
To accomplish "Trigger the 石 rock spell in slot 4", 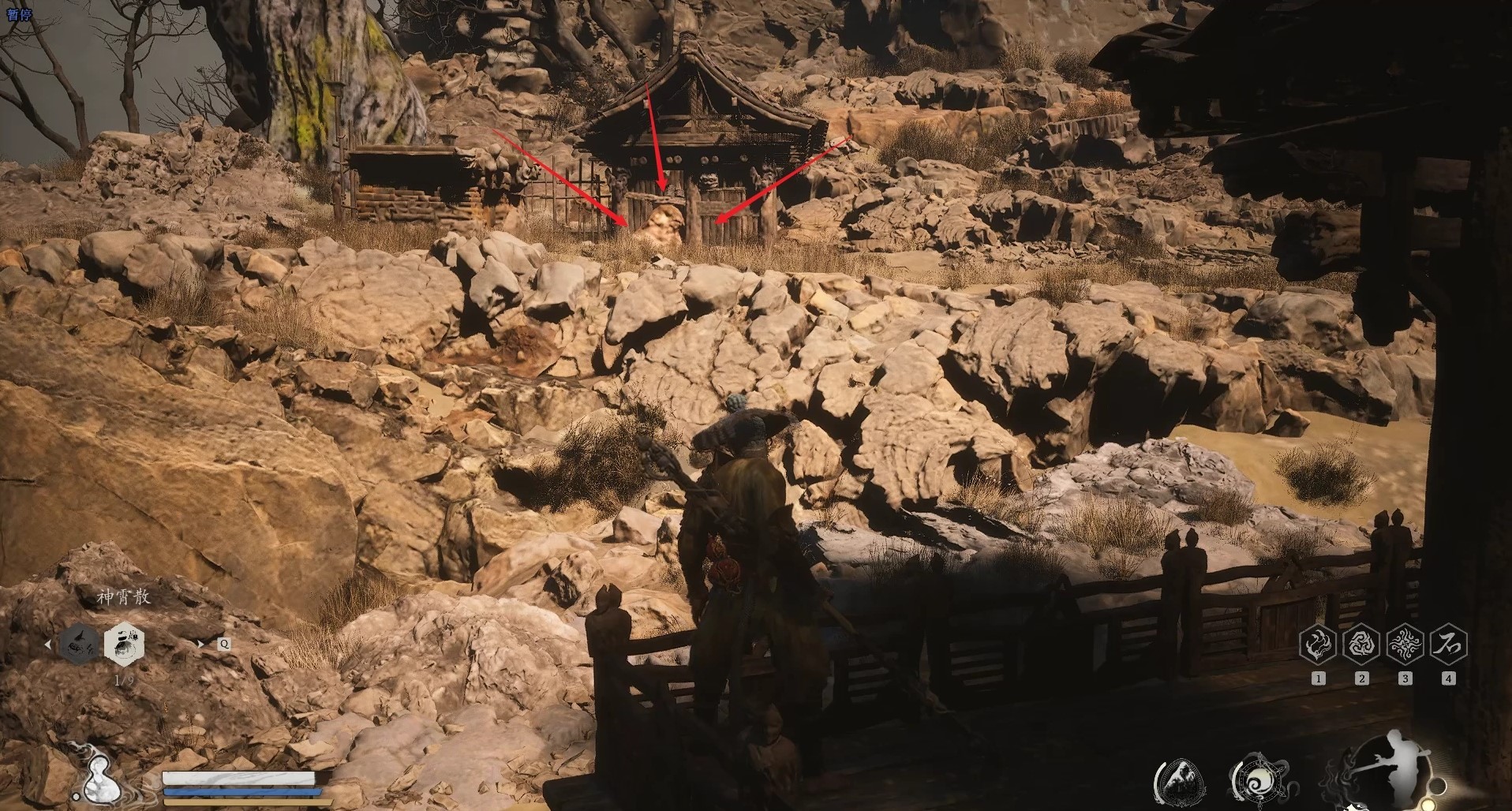I will pos(1448,644).
